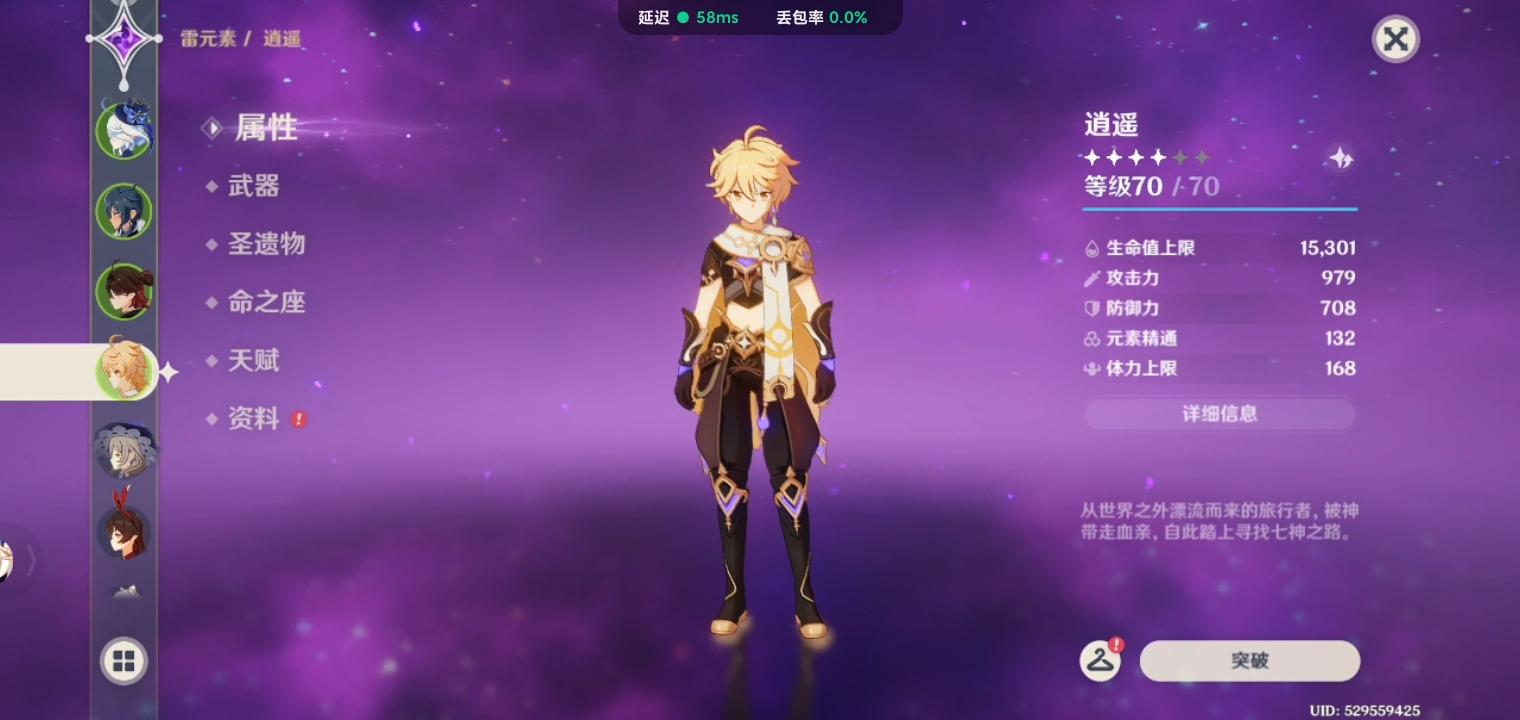Click the grid menu icon below the avatars
1520x720 pixels.
click(x=123, y=660)
